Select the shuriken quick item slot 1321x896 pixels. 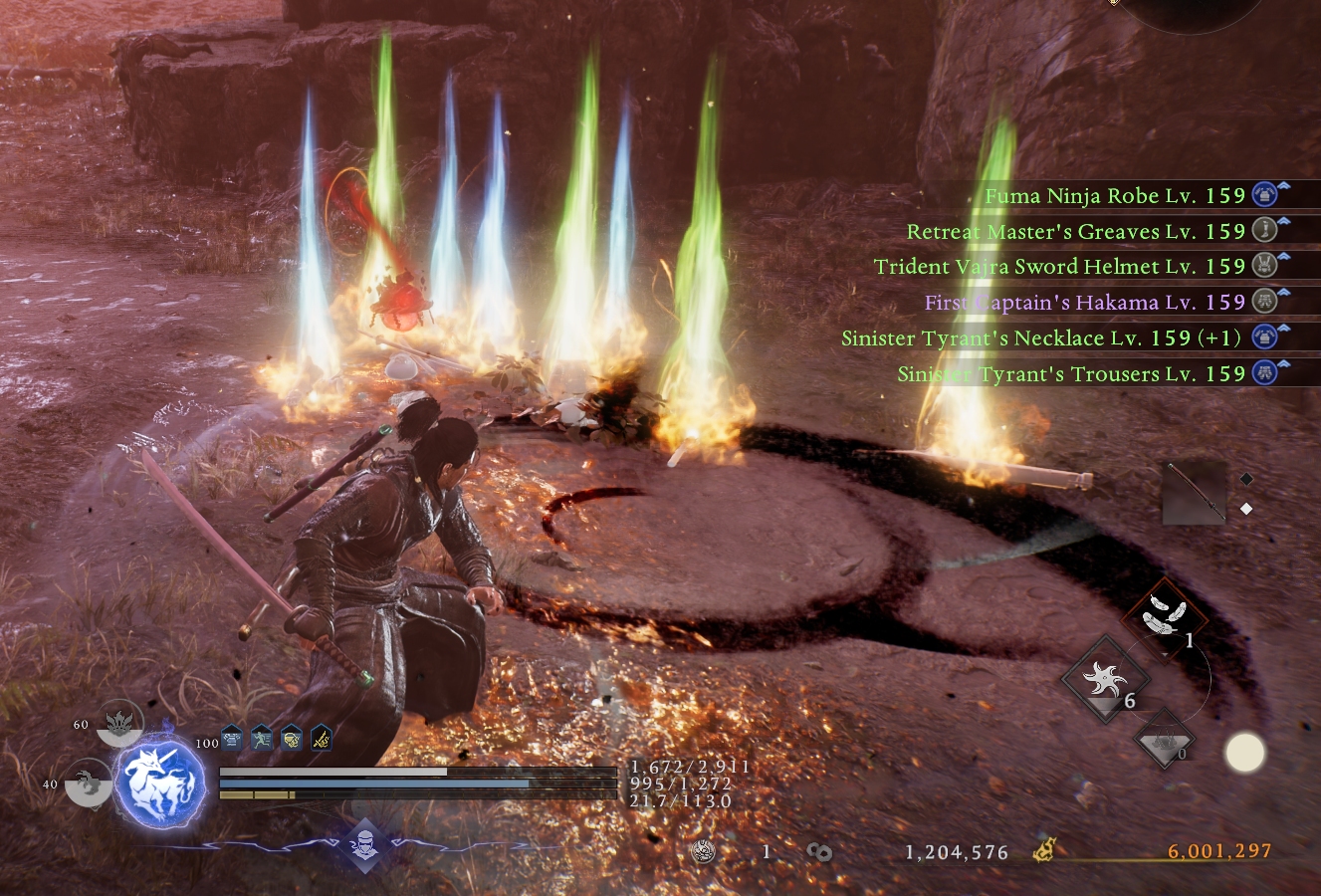click(1105, 682)
